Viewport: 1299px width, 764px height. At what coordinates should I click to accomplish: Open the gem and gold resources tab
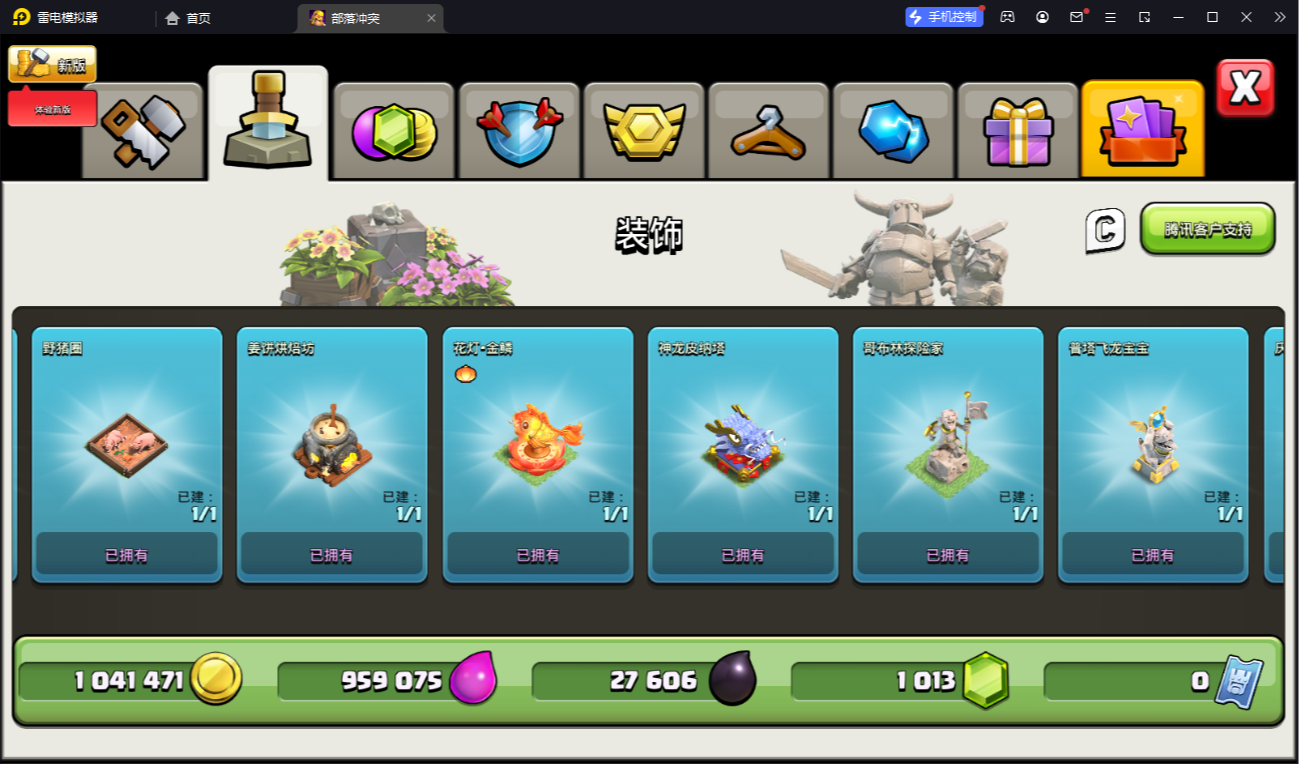tap(394, 131)
